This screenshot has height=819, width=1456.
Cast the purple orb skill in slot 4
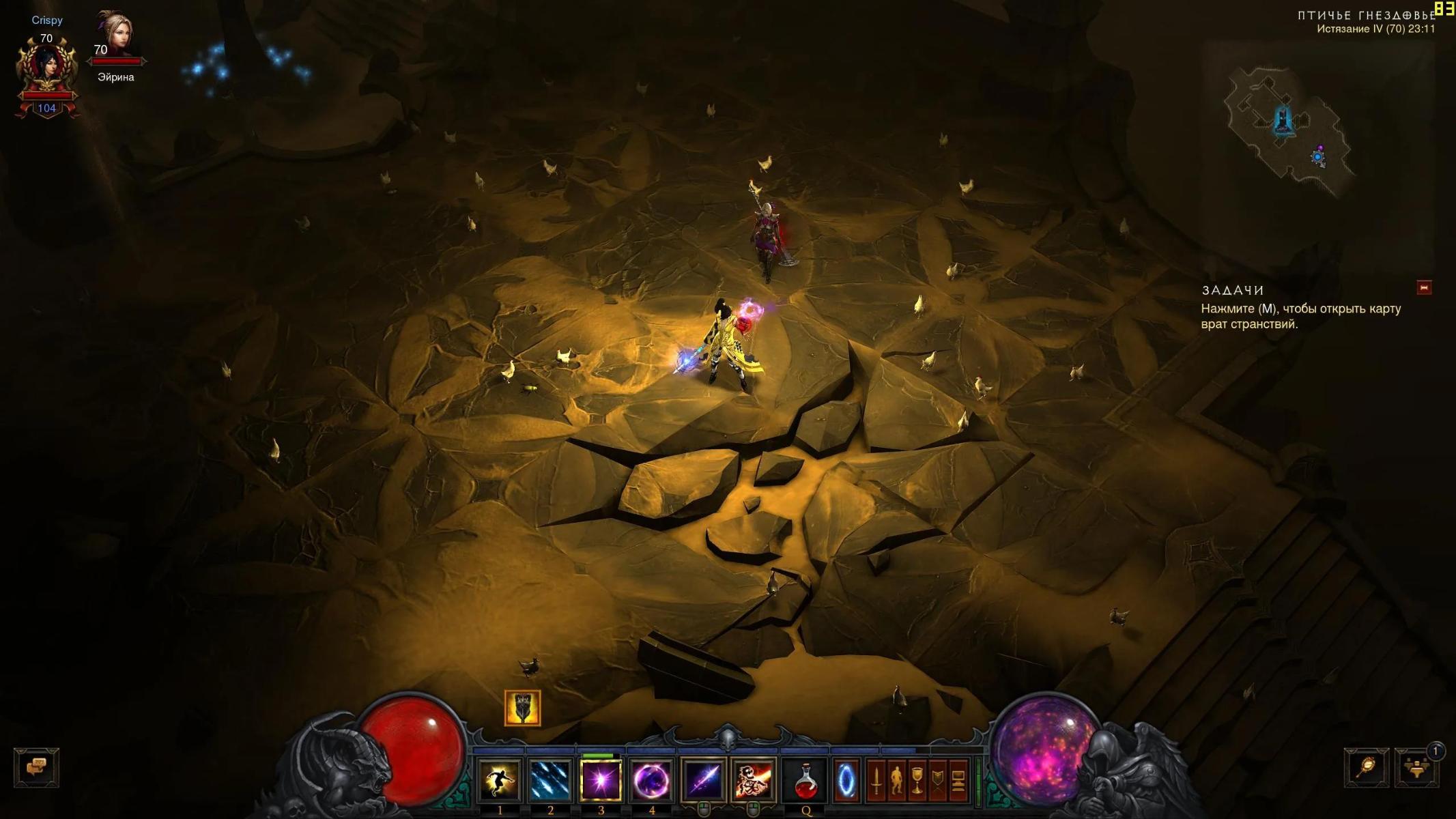coord(651,780)
